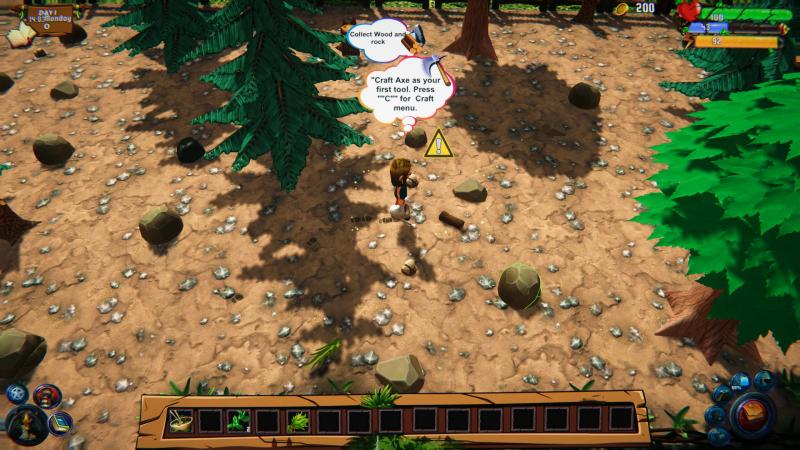This screenshot has width=800, height=450.
Task: Select the bowl item in the hotbar
Action: pos(179,420)
